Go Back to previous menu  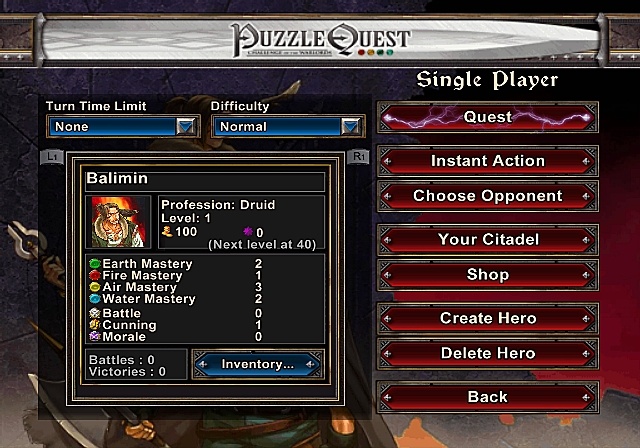(x=487, y=397)
